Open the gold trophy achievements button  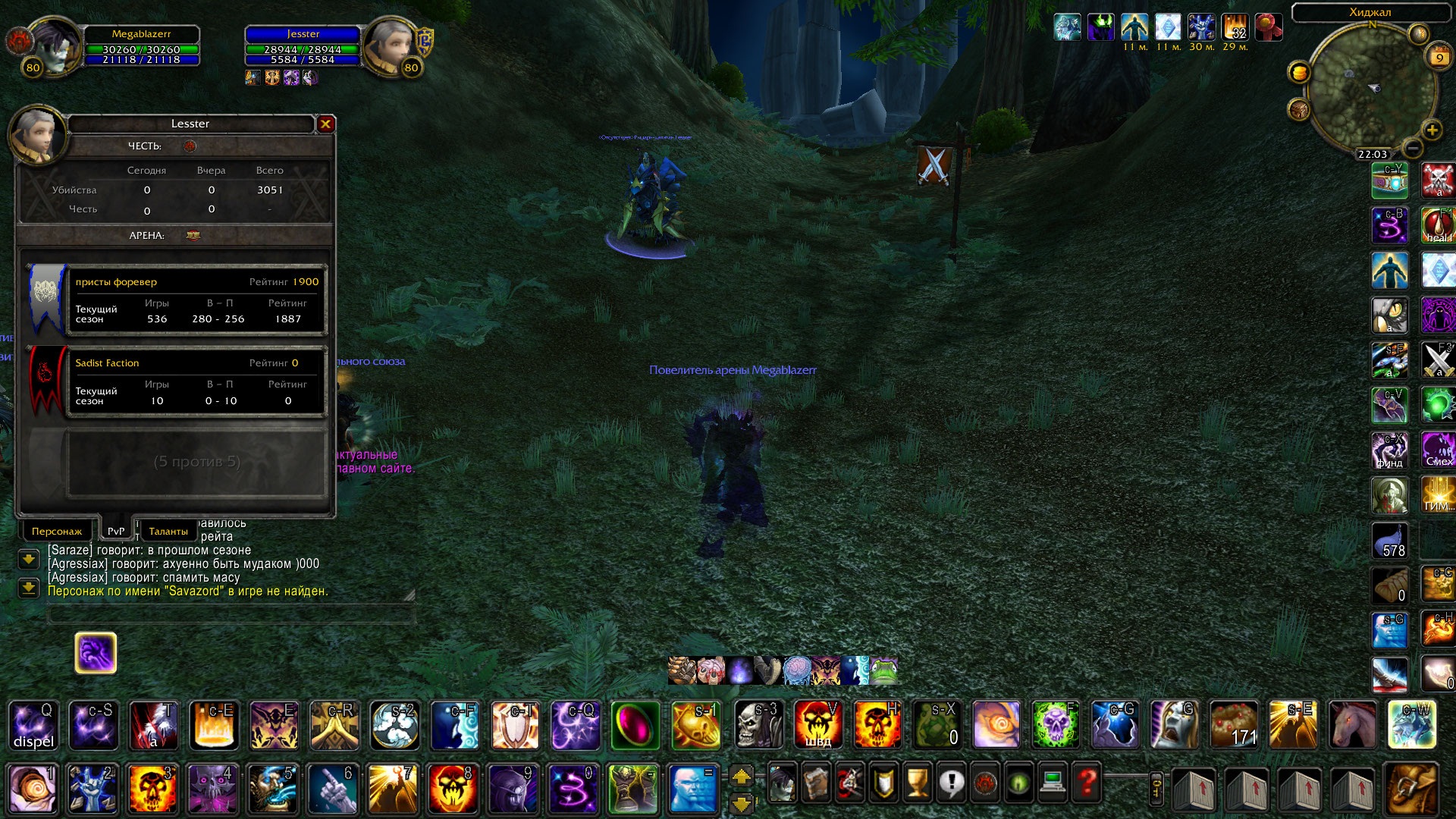(x=918, y=783)
